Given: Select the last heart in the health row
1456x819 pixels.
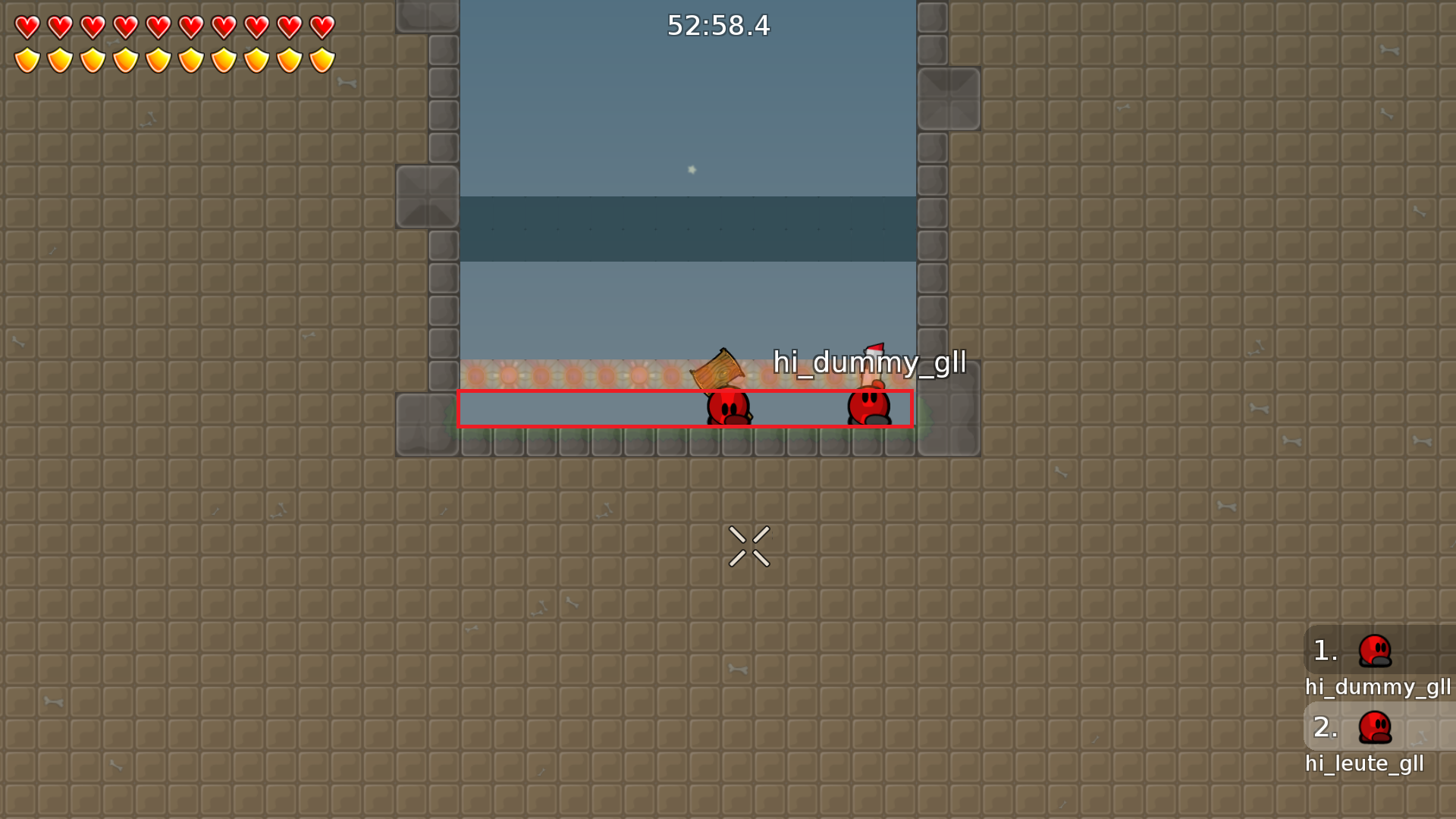Looking at the screenshot, I should (322, 28).
